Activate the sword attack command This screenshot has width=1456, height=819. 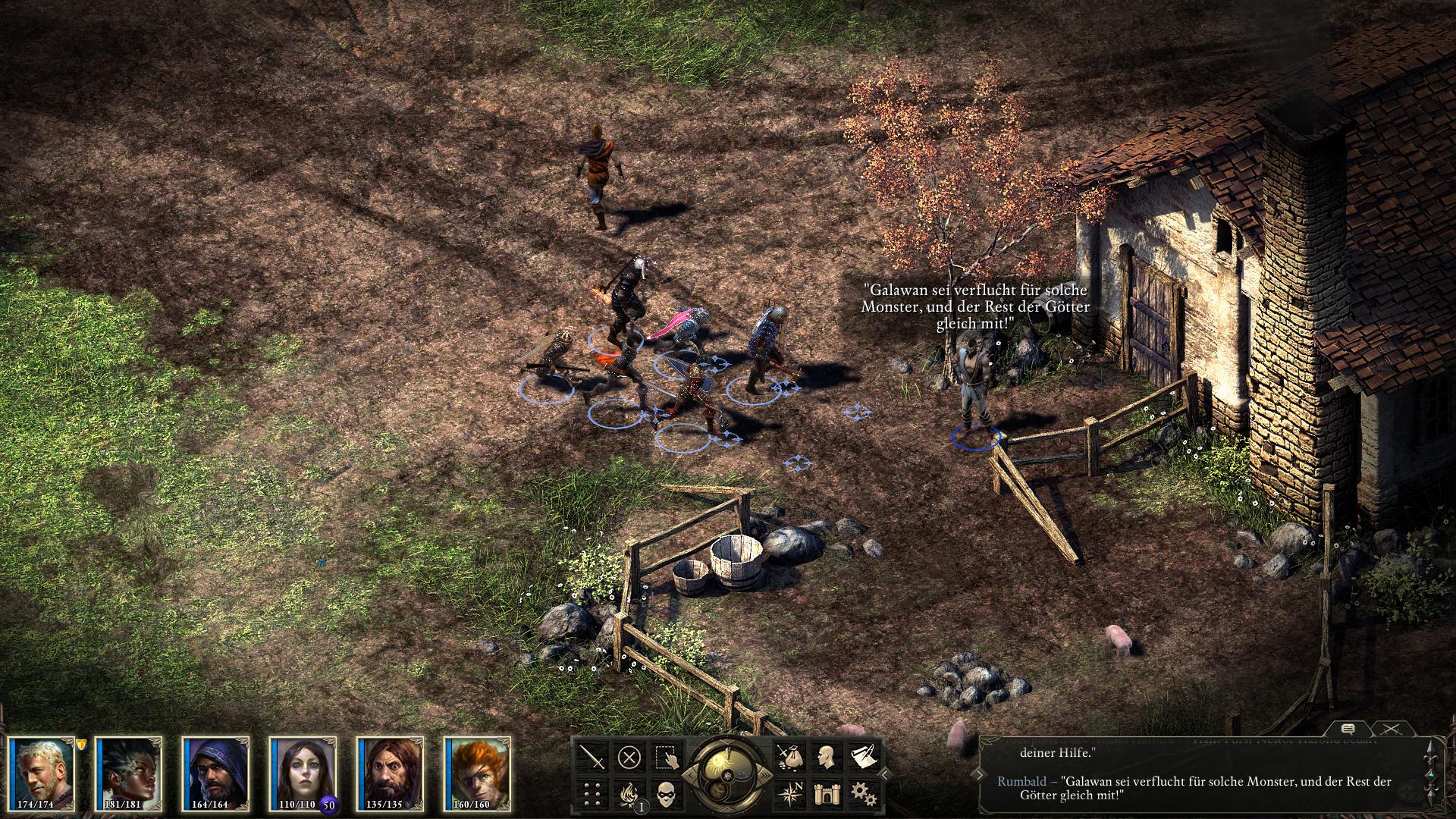click(x=592, y=757)
